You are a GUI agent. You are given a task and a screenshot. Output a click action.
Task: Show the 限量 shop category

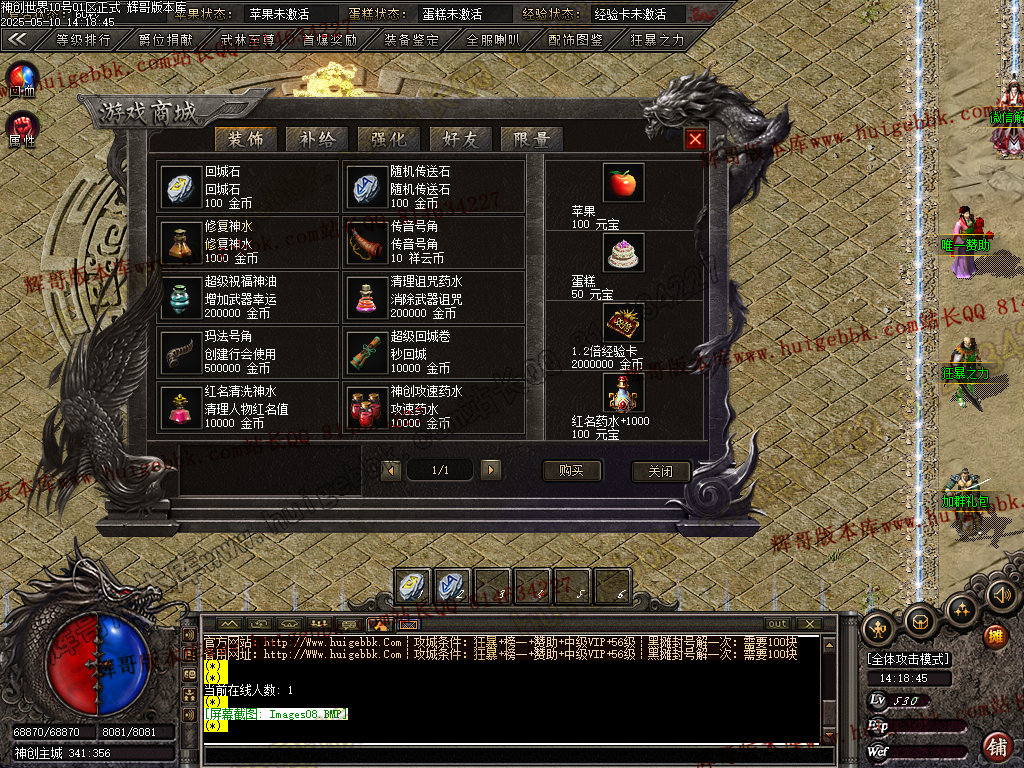pyautogui.click(x=532, y=139)
